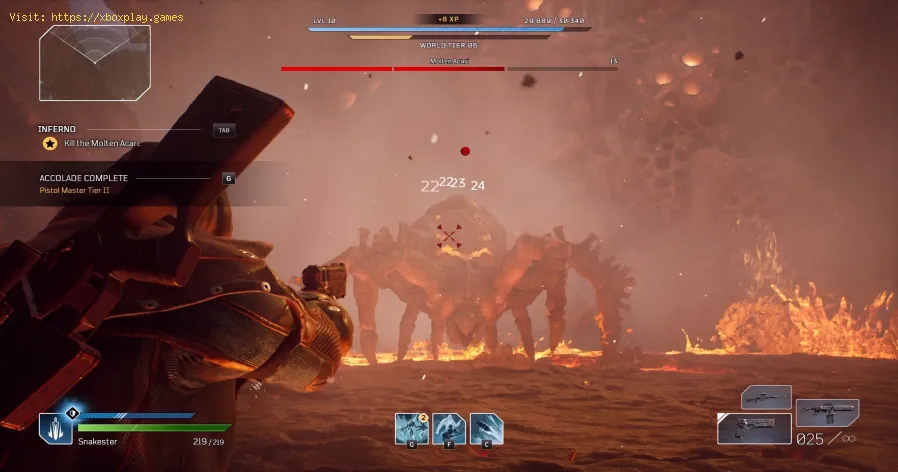Switch to the scoped rifle weapon slot
The width and height of the screenshot is (898, 472).
pos(766,397)
